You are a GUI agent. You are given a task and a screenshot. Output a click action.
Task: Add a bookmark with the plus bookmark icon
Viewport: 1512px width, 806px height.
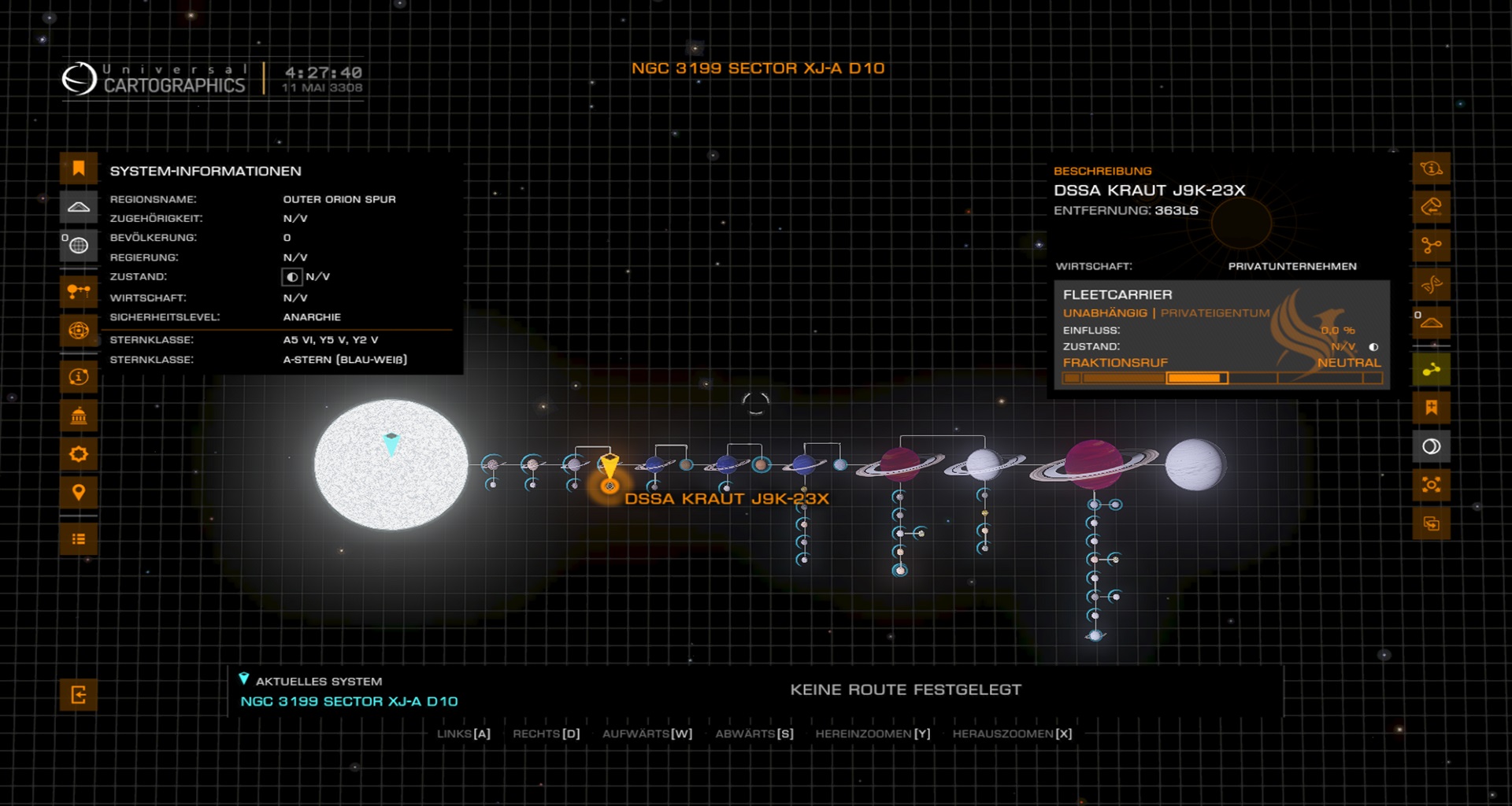pos(1431,408)
